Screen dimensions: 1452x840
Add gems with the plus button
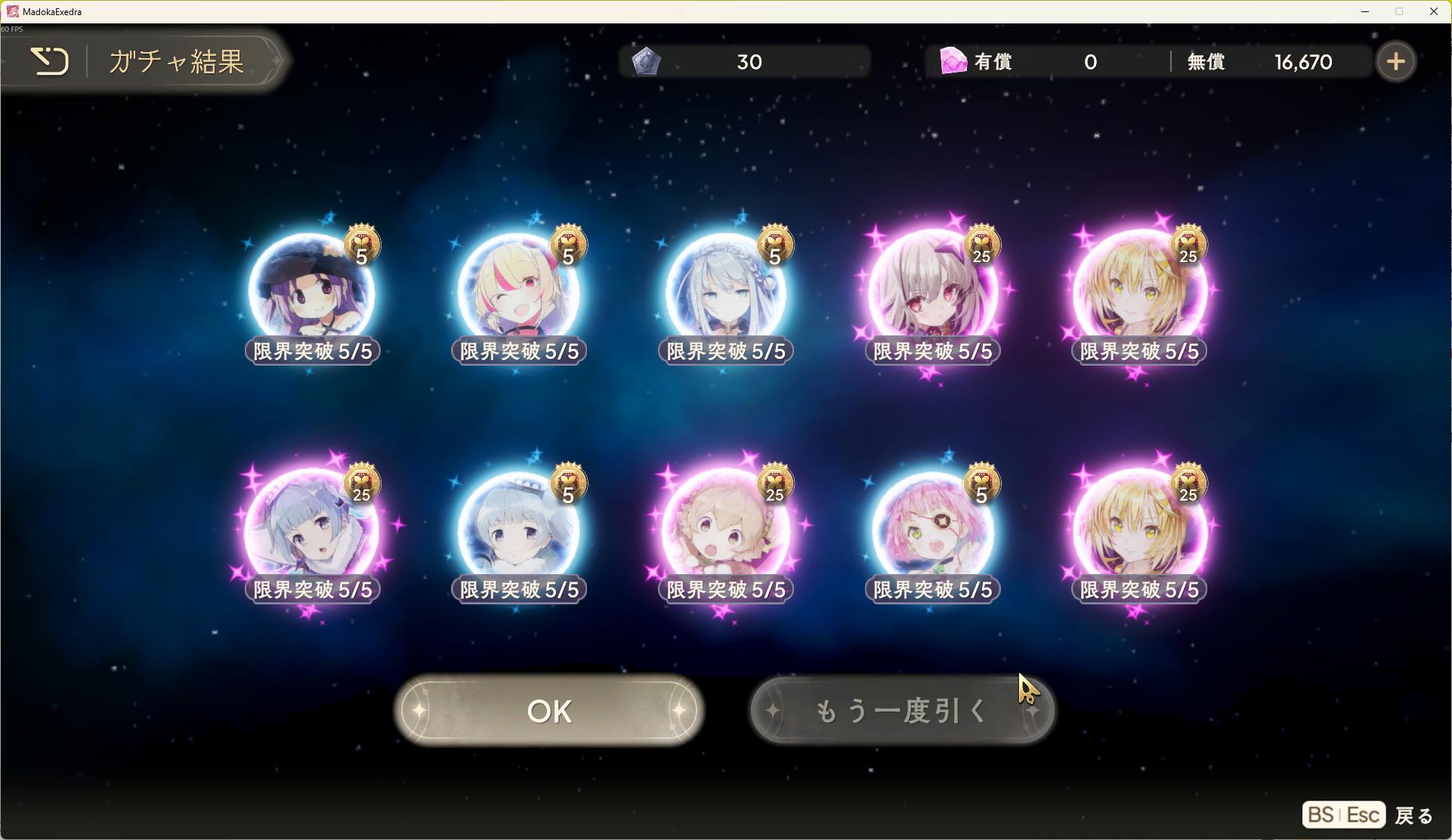coord(1395,62)
